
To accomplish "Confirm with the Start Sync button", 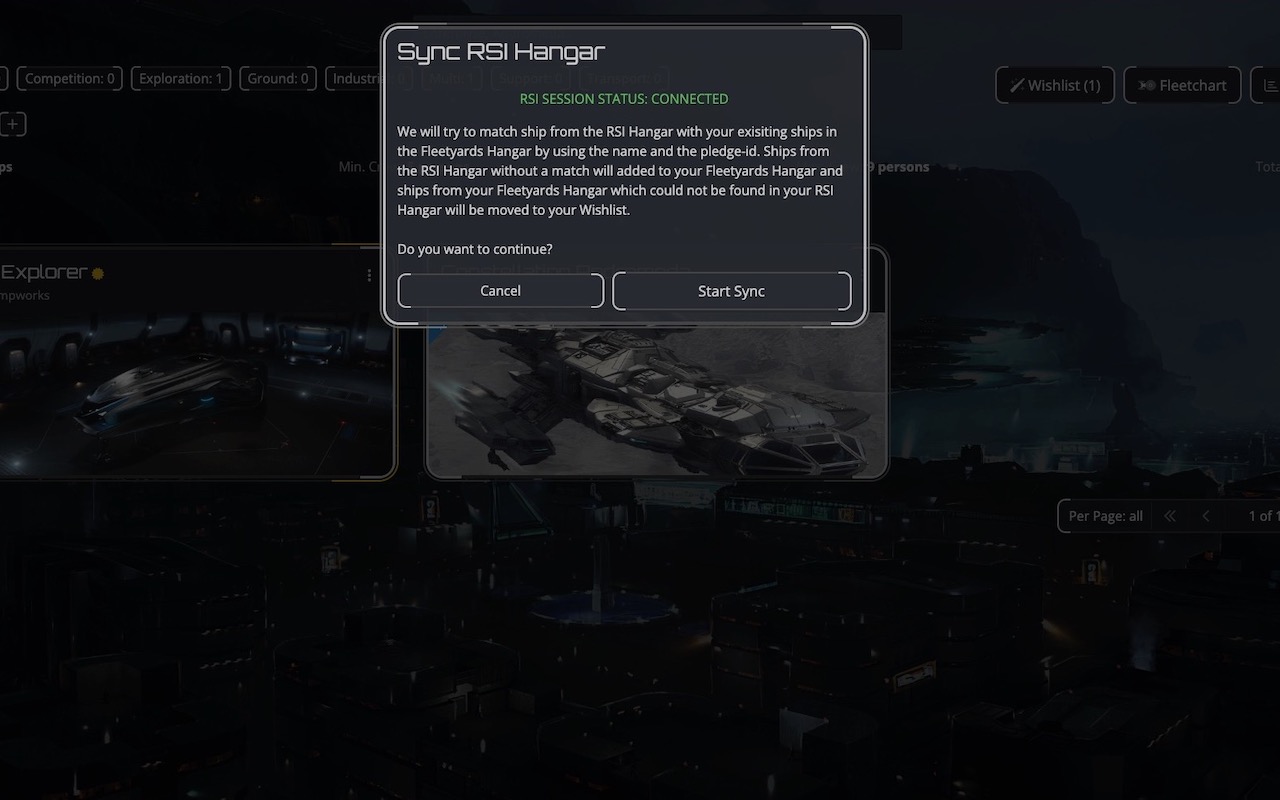I will 731,291.
